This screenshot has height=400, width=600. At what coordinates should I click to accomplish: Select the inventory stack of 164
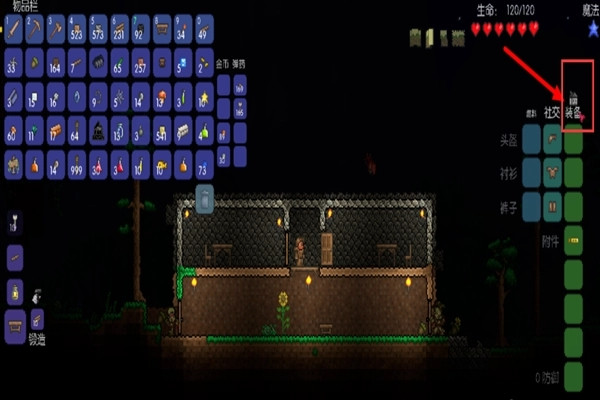pyautogui.click(x=56, y=63)
